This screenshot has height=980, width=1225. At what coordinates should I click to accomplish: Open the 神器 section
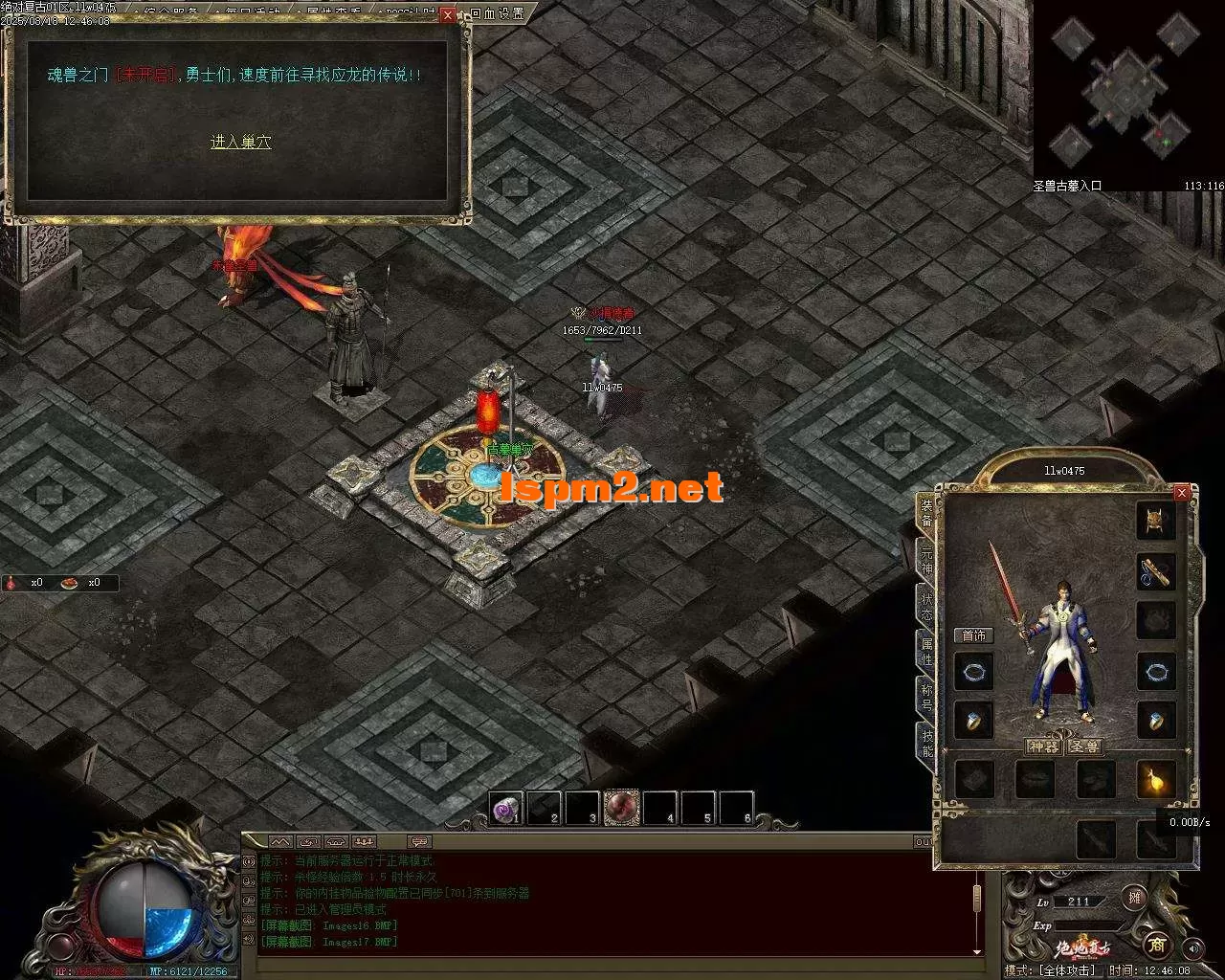1043,746
